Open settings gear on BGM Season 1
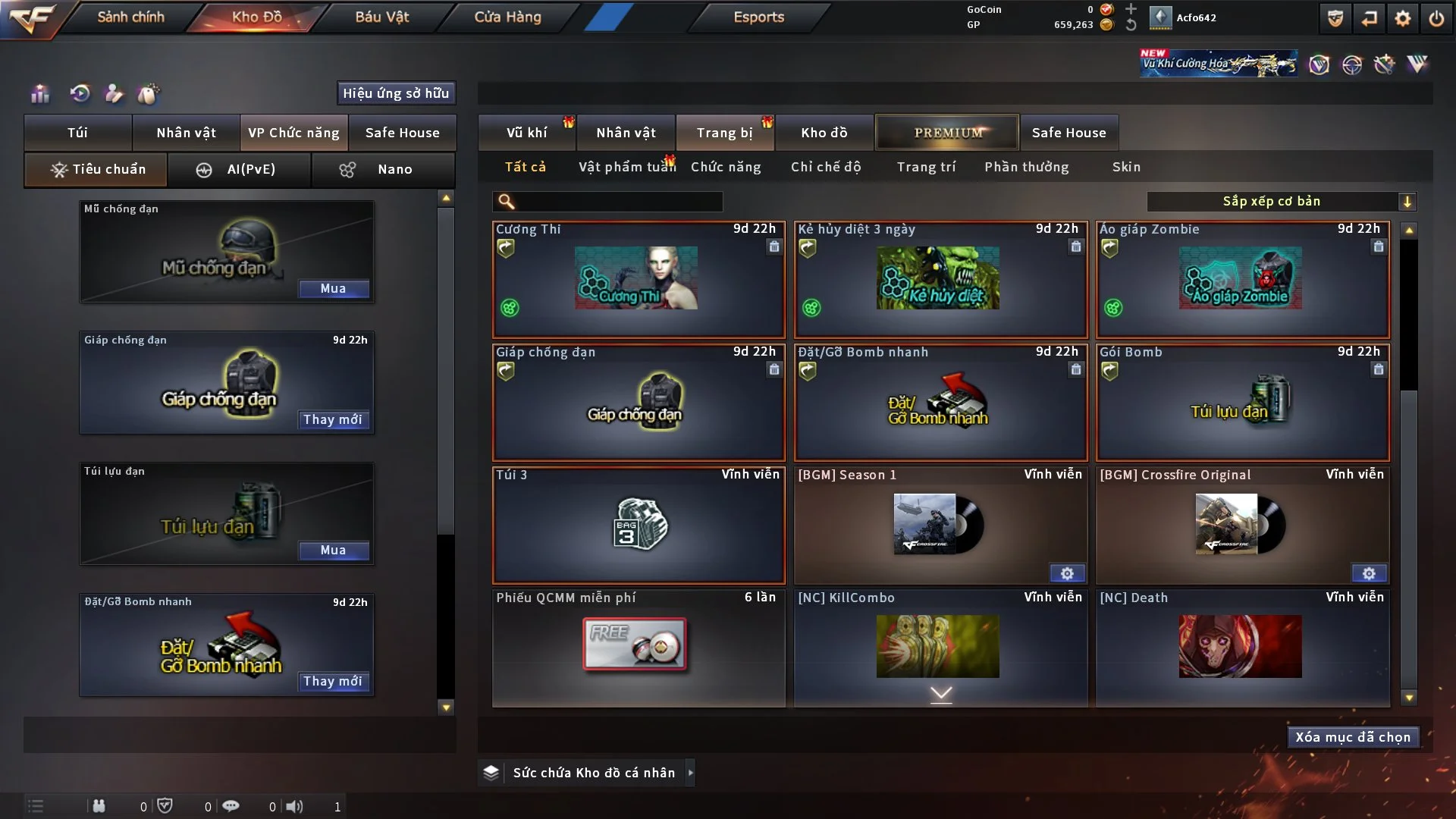 tap(1067, 573)
